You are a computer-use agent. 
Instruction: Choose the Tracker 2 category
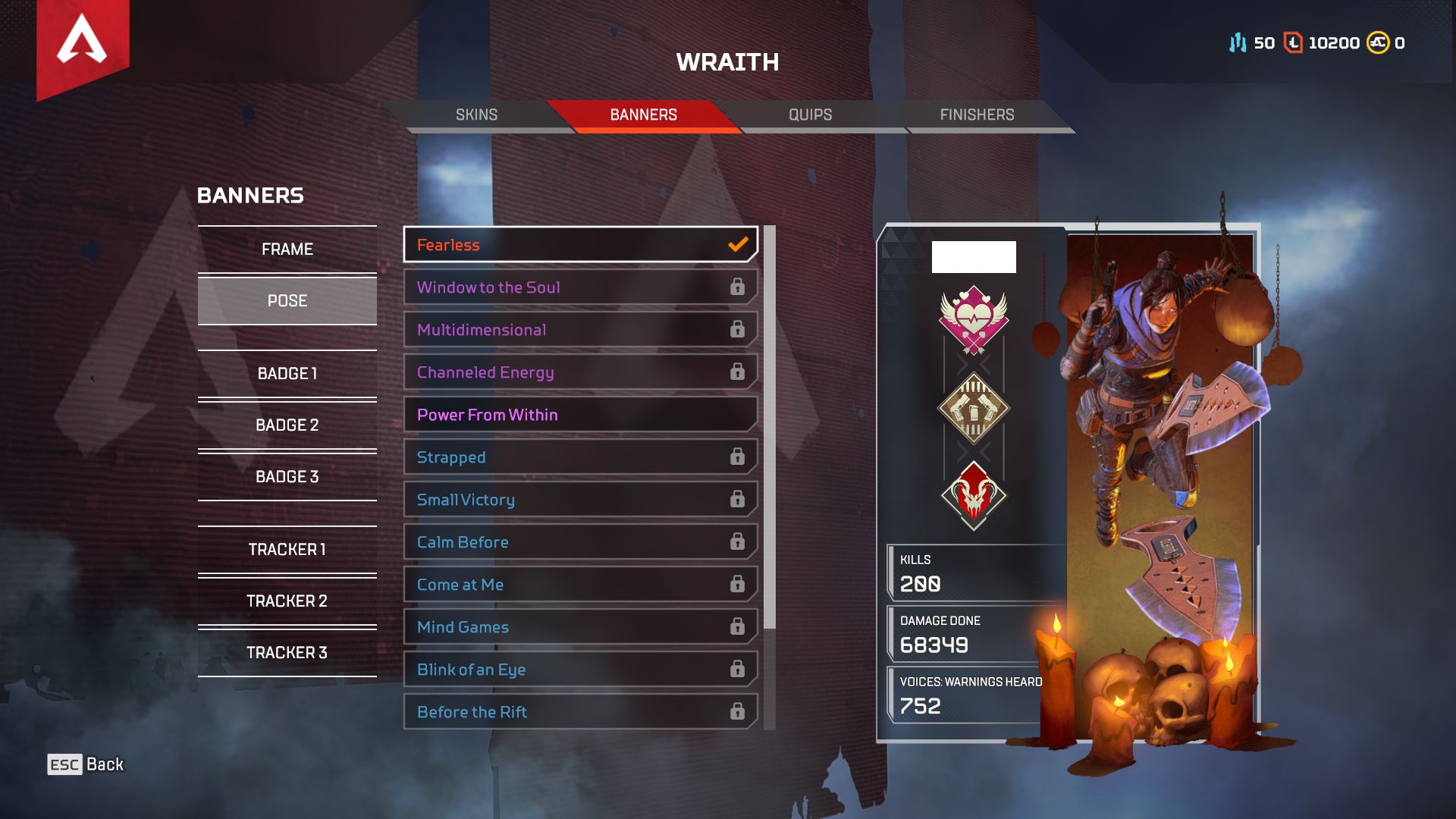[x=287, y=601]
